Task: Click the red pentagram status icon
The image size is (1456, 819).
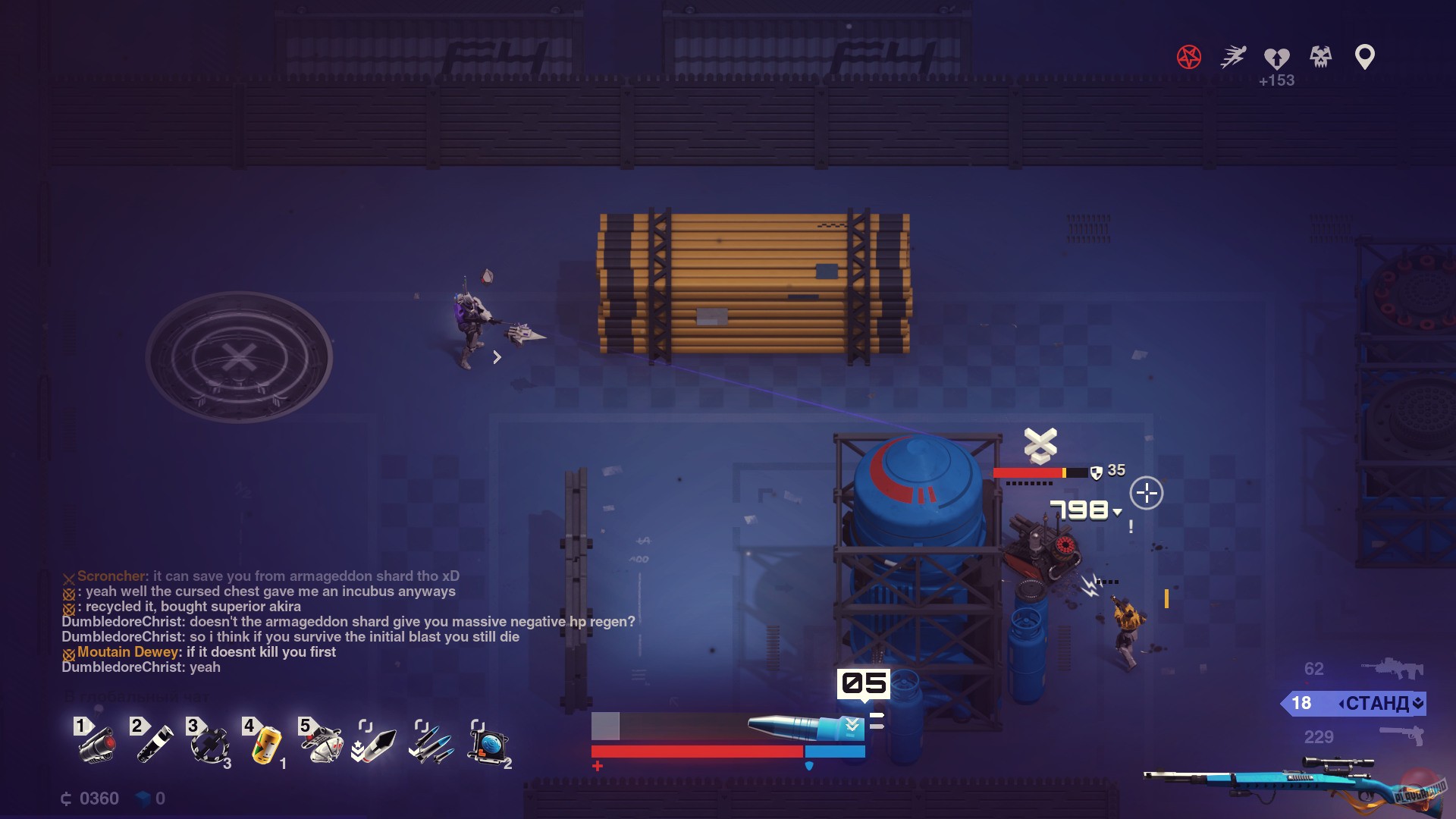Action: [1189, 55]
